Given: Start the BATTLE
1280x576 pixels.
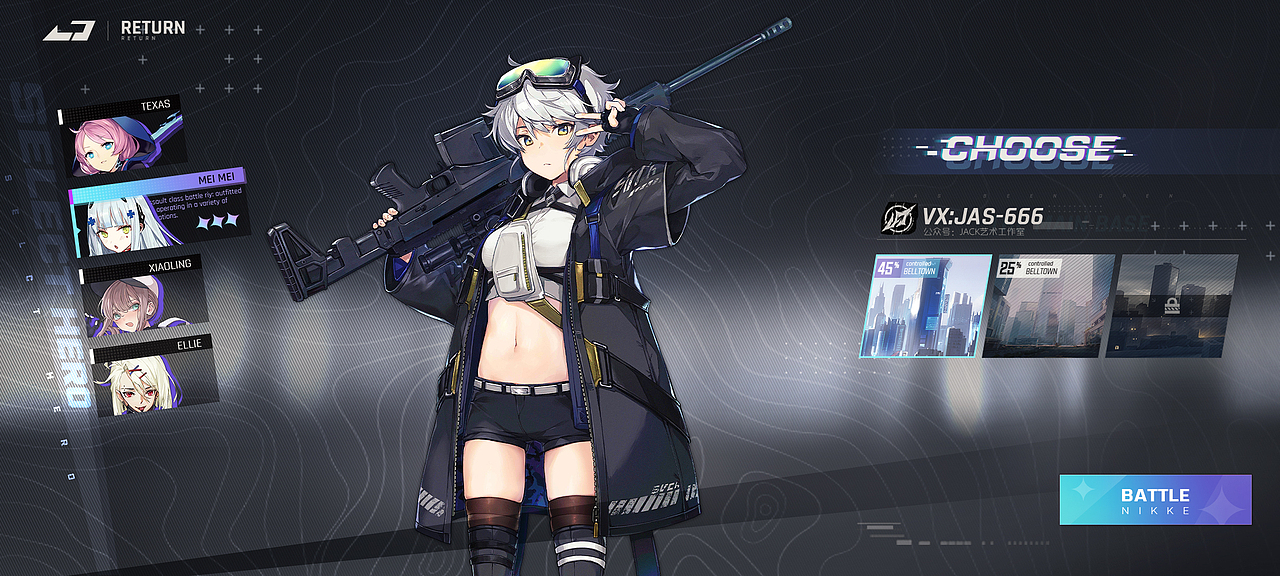Looking at the screenshot, I should pos(1155,500).
